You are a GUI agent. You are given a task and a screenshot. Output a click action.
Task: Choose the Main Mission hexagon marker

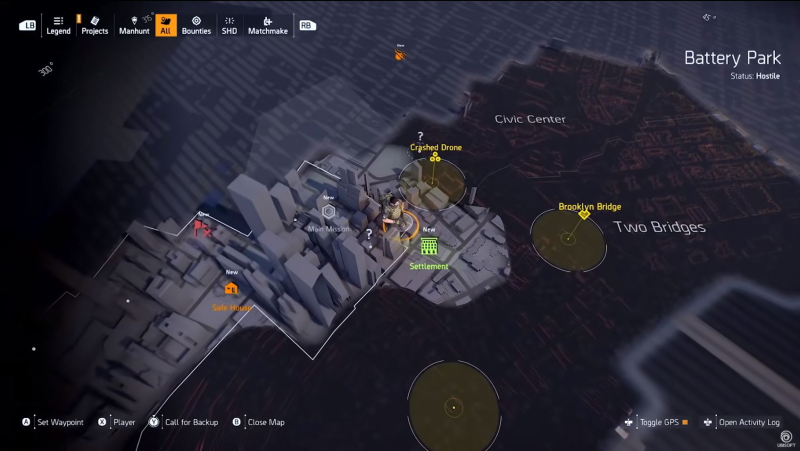328,212
